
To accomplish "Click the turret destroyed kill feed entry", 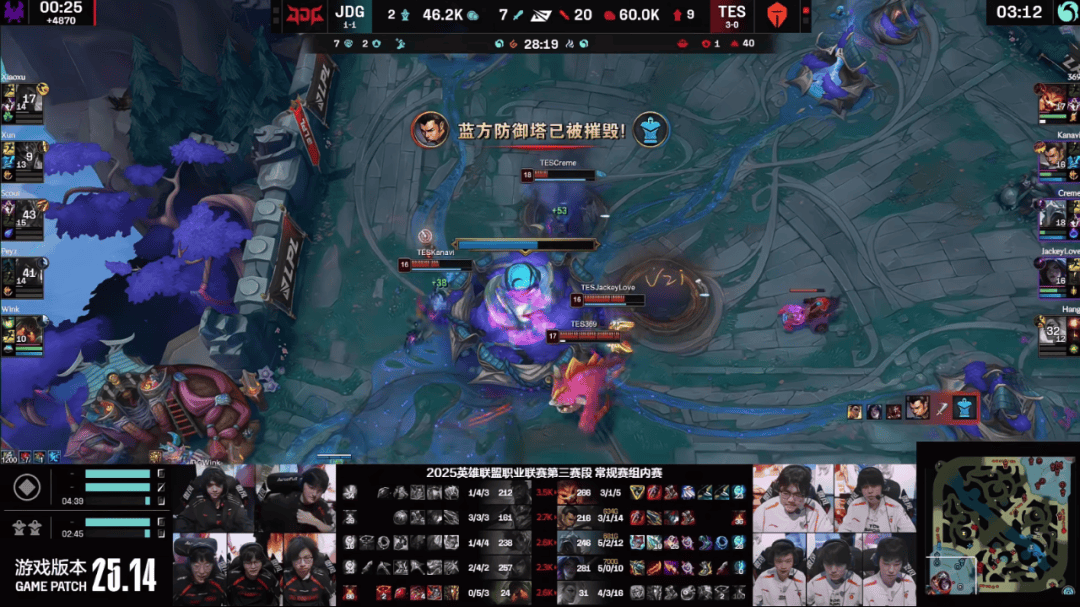I will click(x=911, y=409).
